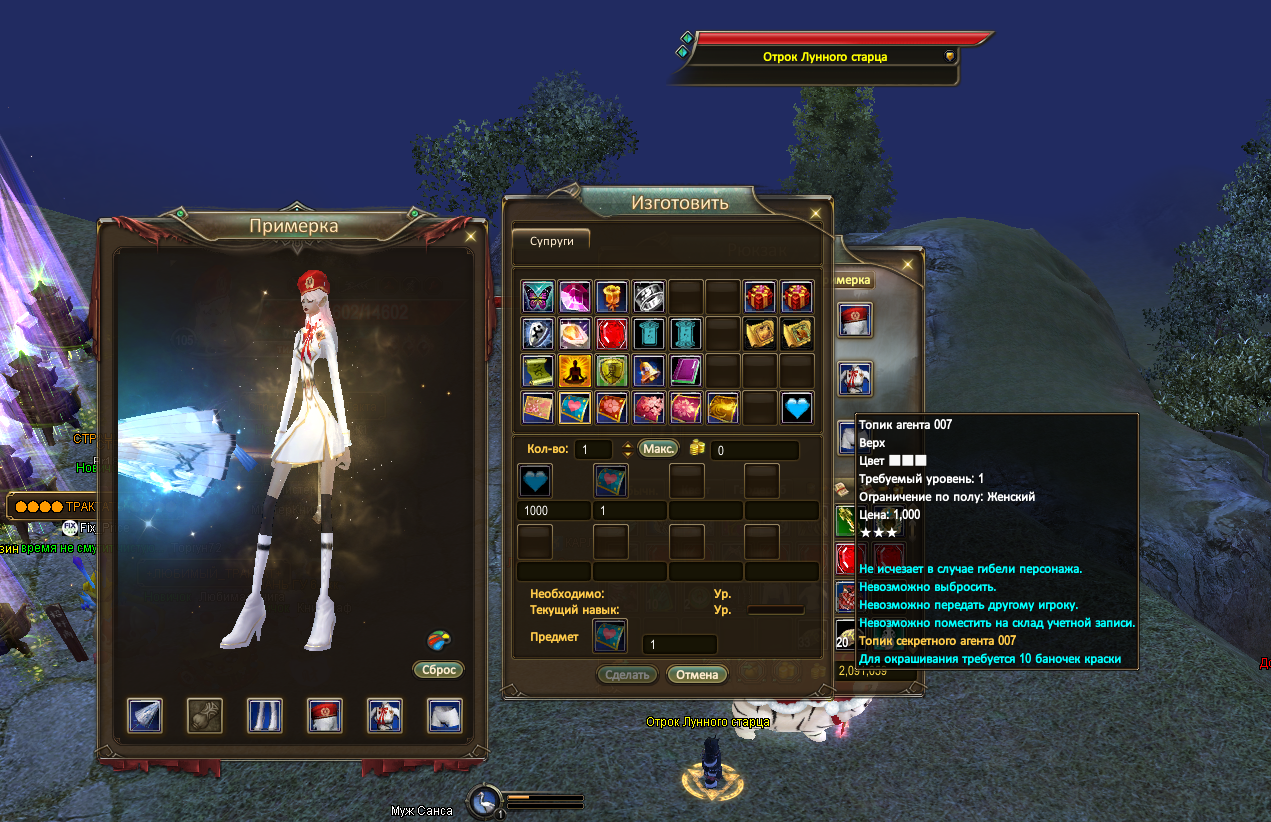Click the quantity input field
1271x822 pixels.
(x=594, y=450)
